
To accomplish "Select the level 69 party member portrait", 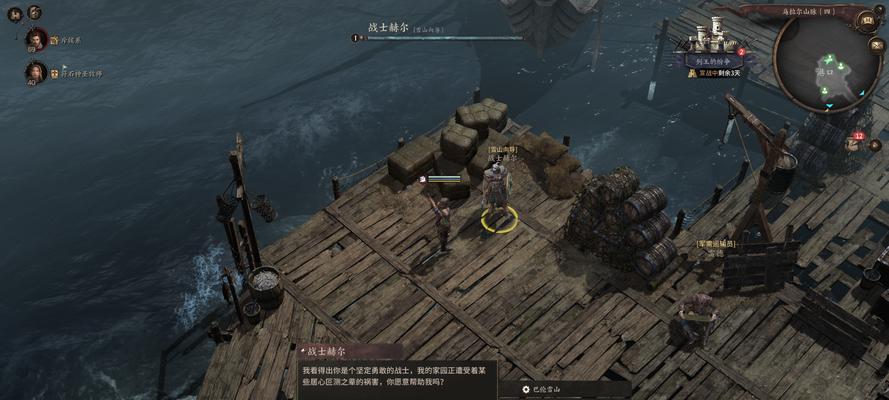I will (37, 40).
